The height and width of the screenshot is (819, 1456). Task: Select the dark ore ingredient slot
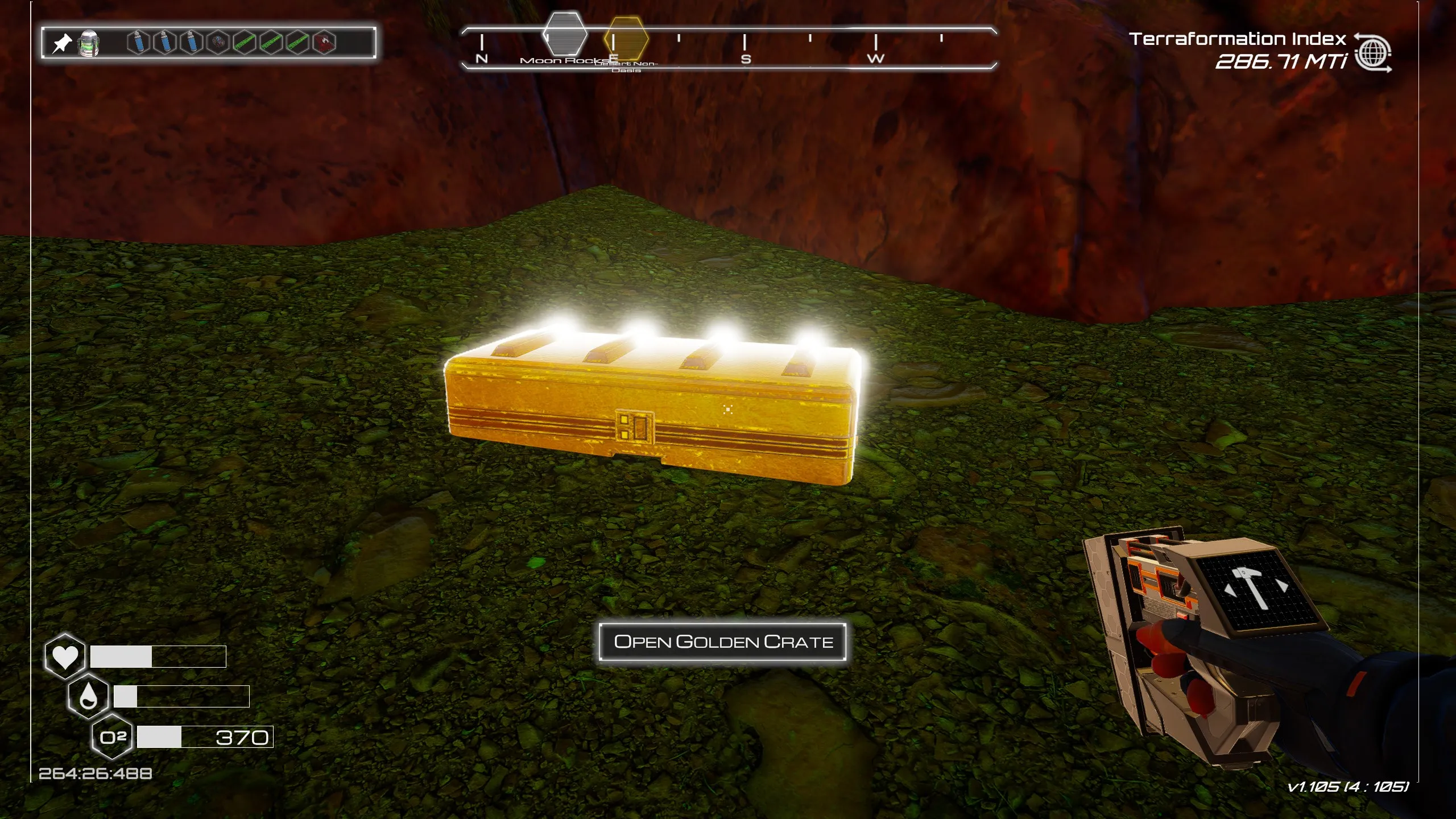[x=218, y=43]
